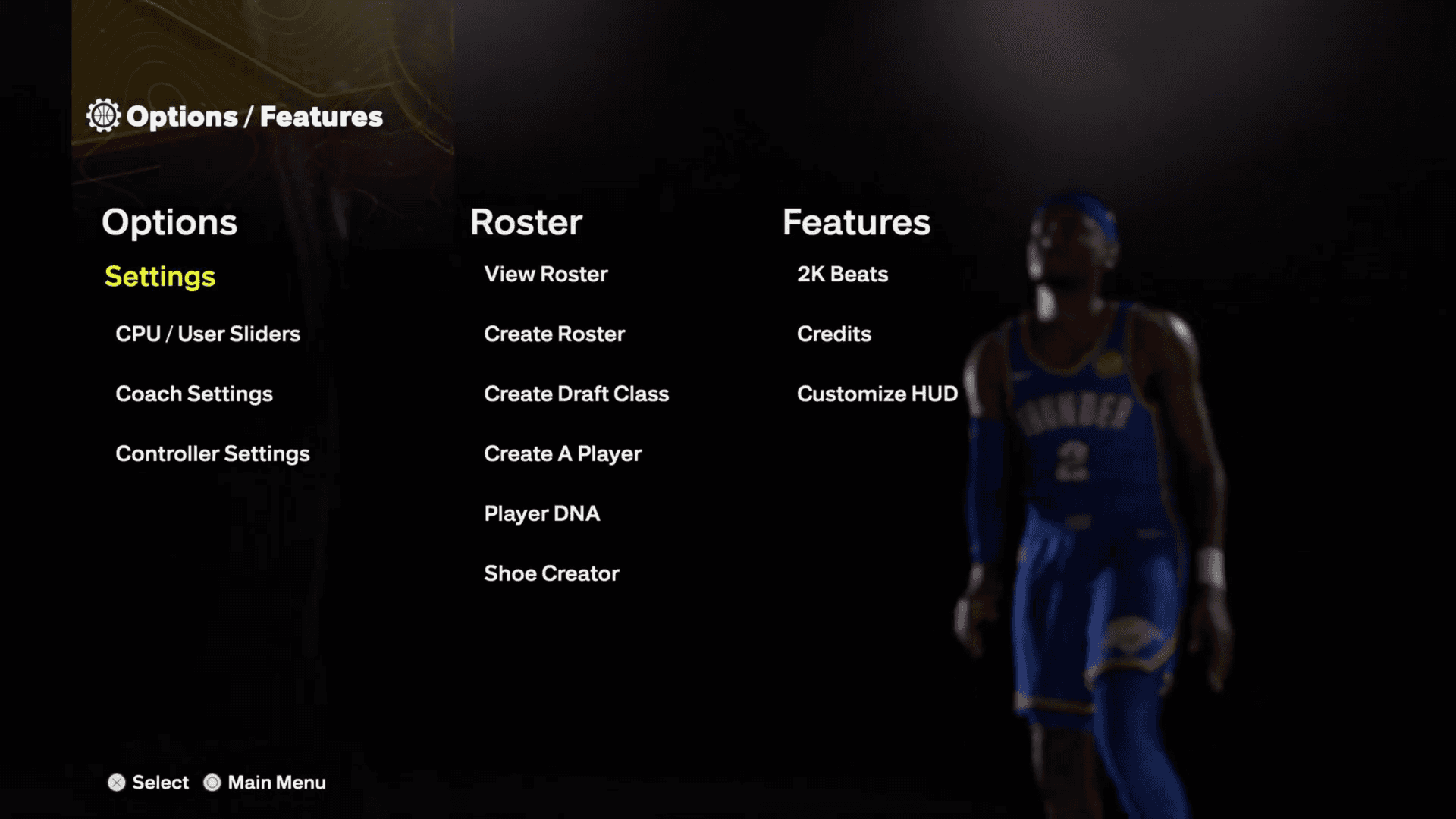
Task: Click the Options column header
Action: click(x=170, y=222)
